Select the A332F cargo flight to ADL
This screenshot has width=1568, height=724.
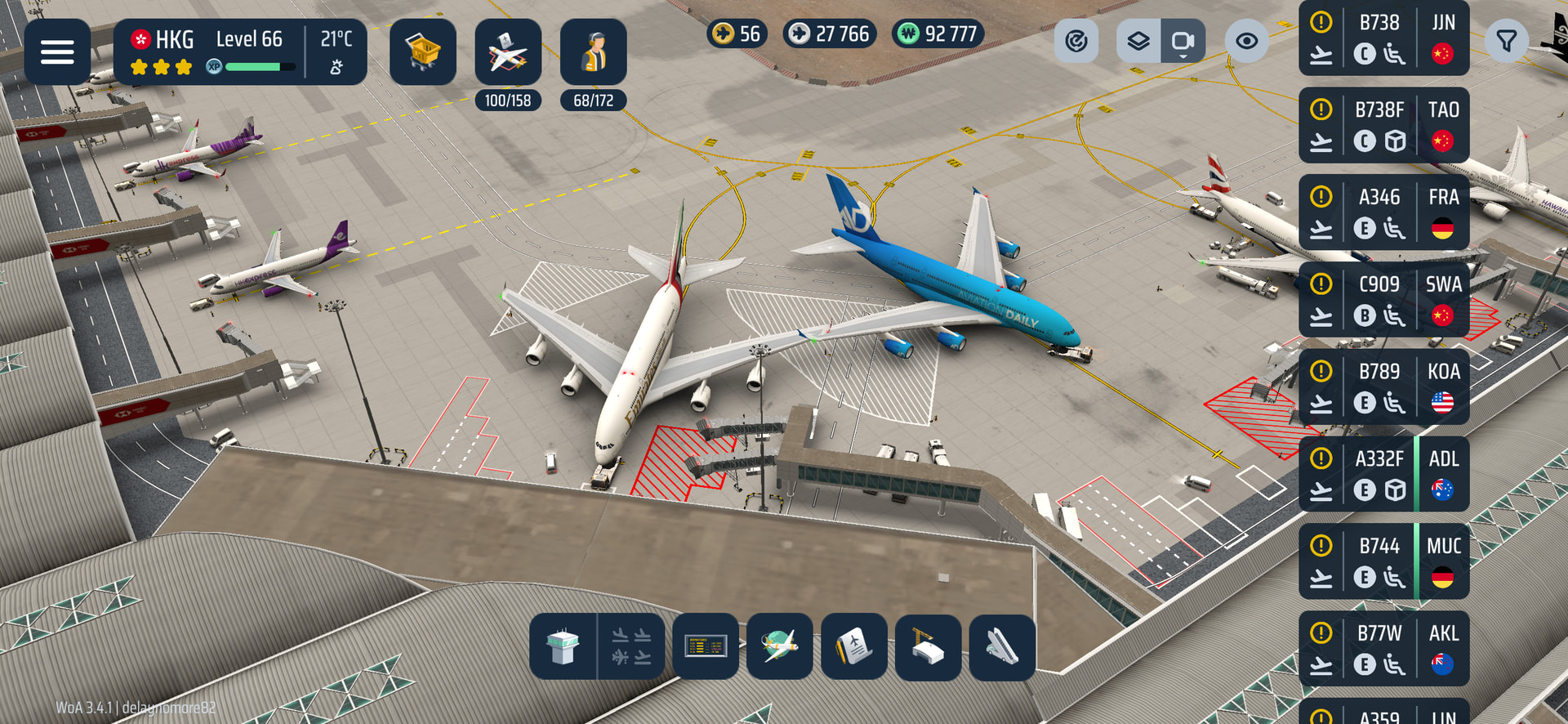(x=1383, y=474)
